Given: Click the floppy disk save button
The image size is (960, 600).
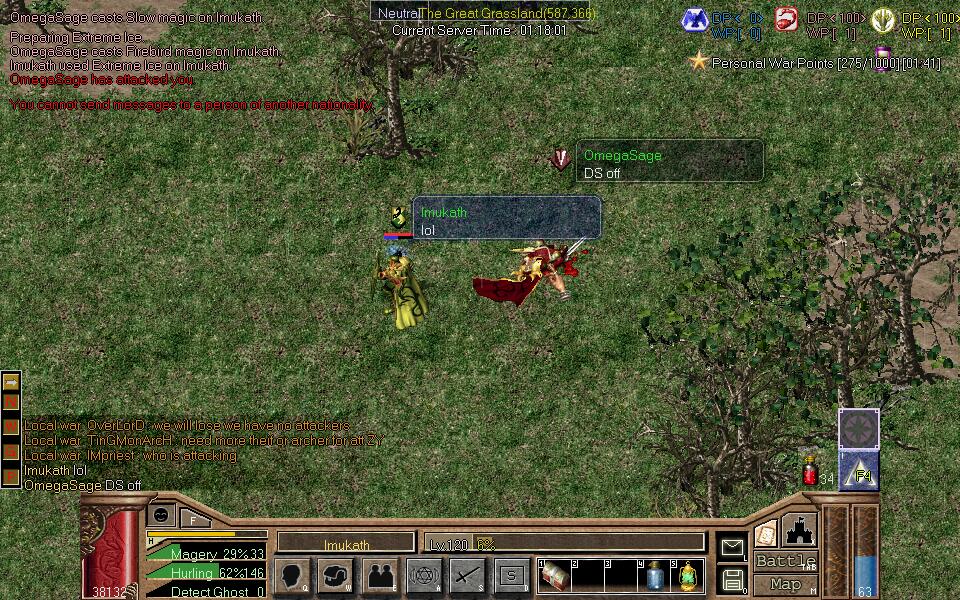Looking at the screenshot, I should (x=733, y=578).
